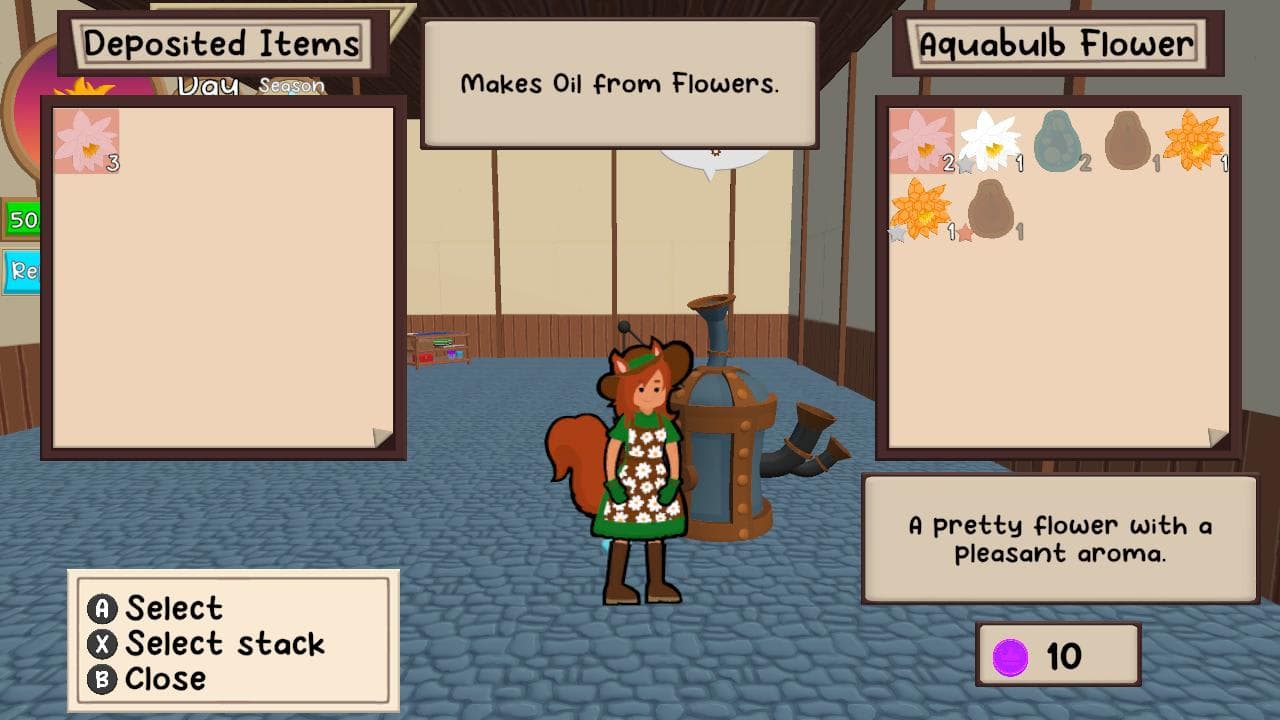The image size is (1280, 720).
Task: Click the Makes Oil from Flowers tooltip
Action: [620, 85]
